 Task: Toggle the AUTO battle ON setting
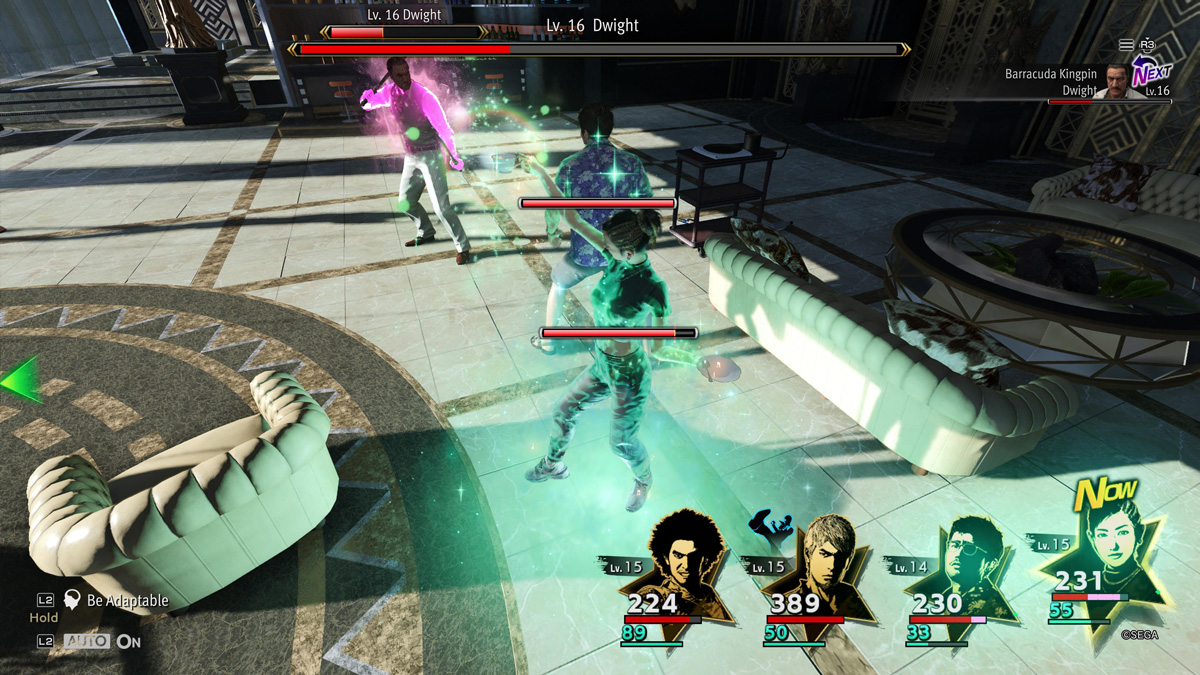point(102,641)
